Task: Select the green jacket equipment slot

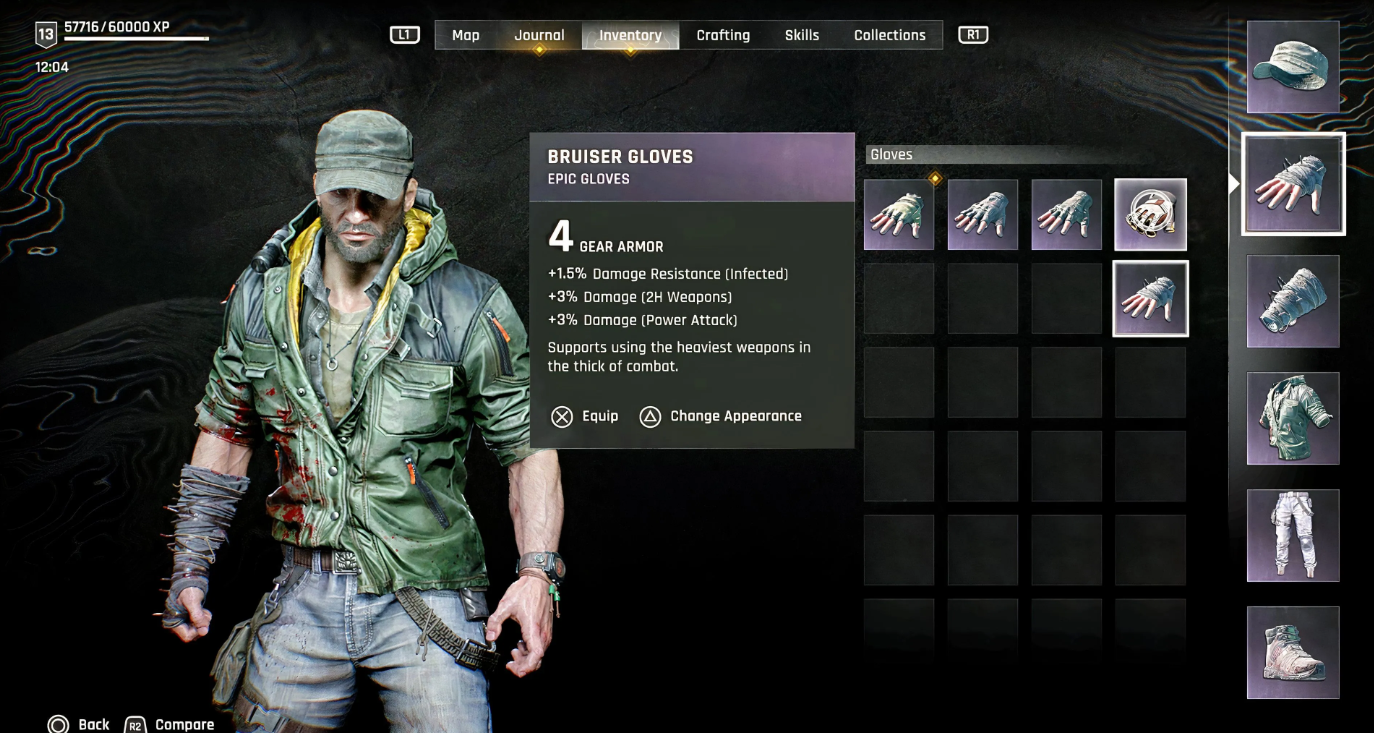Action: point(1293,418)
